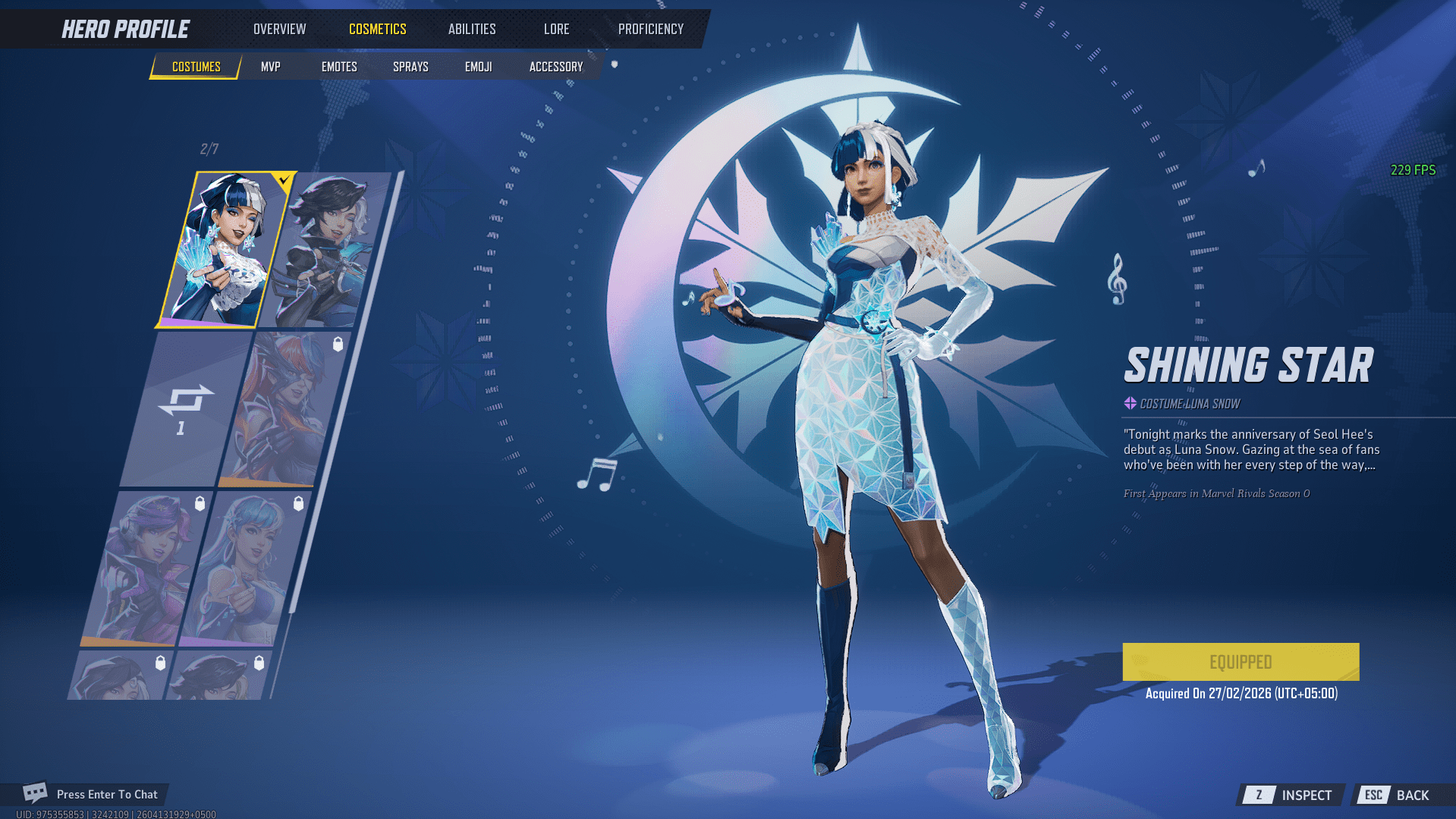Switch to the MVP sub-tab
The image size is (1456, 819).
point(271,67)
